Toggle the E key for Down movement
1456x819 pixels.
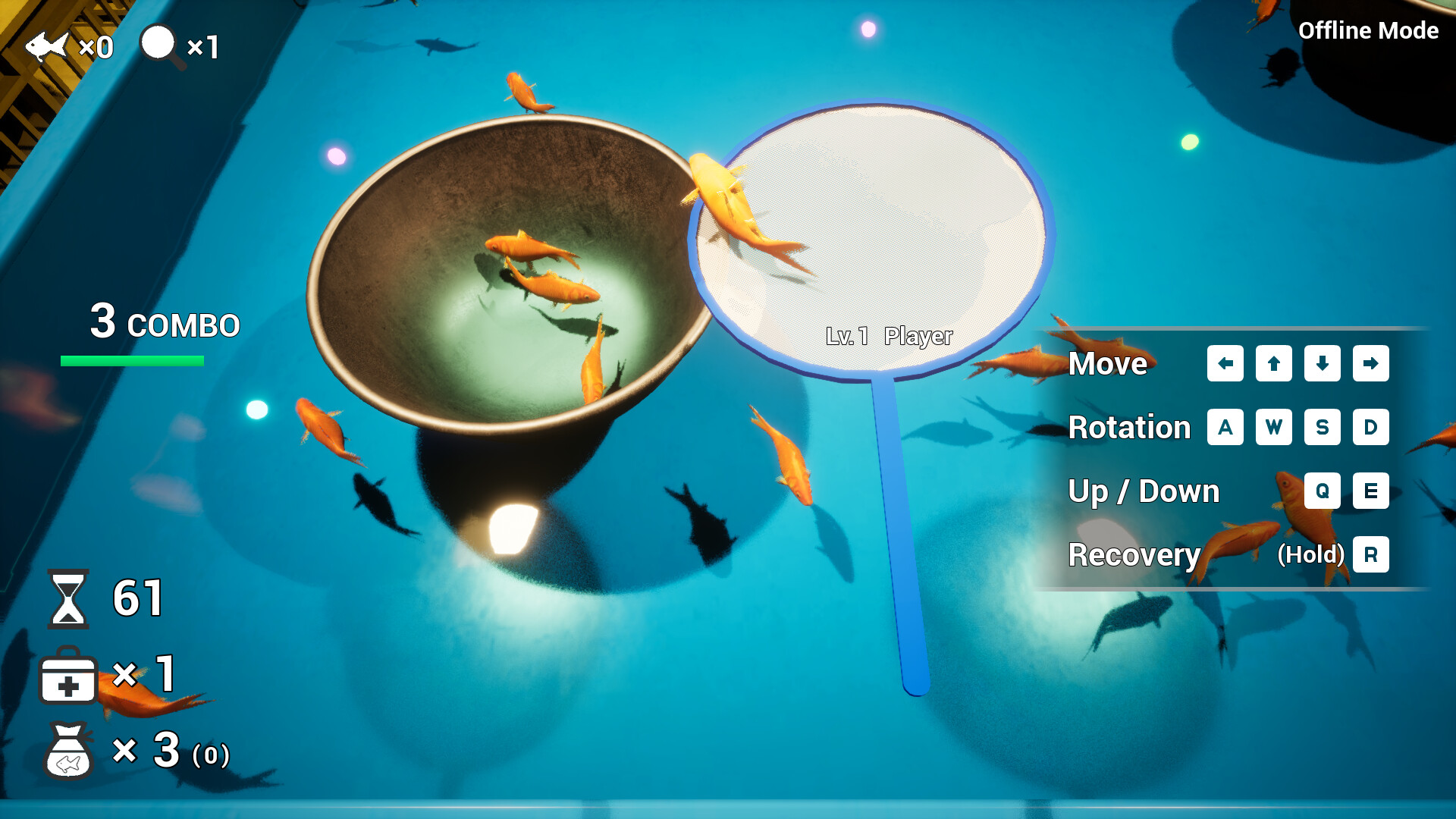click(x=1371, y=491)
